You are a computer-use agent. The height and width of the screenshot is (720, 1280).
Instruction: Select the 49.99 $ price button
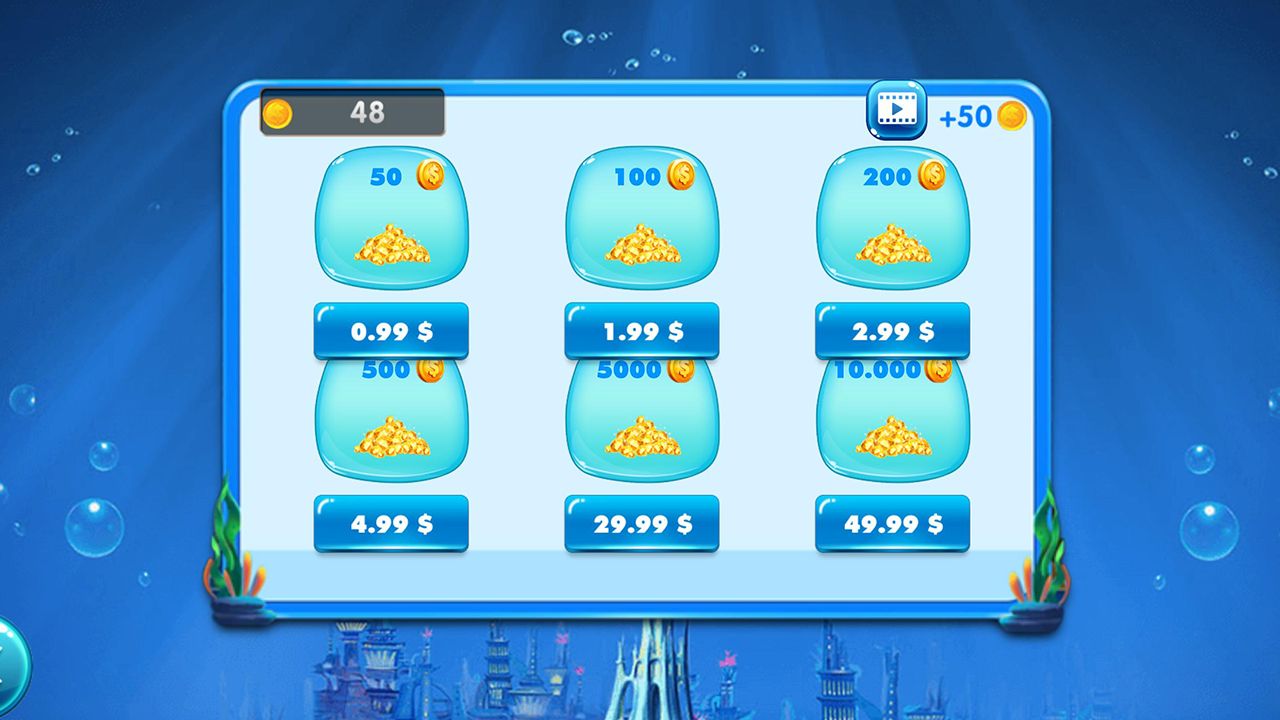point(892,523)
